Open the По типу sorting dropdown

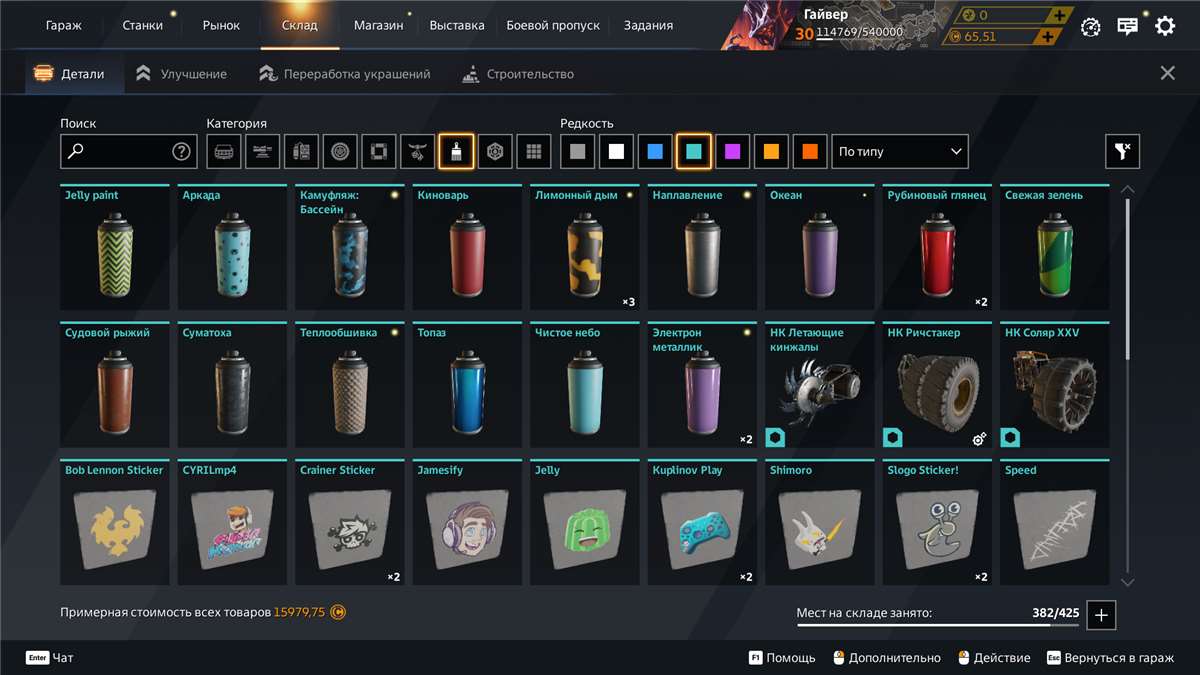coord(900,152)
